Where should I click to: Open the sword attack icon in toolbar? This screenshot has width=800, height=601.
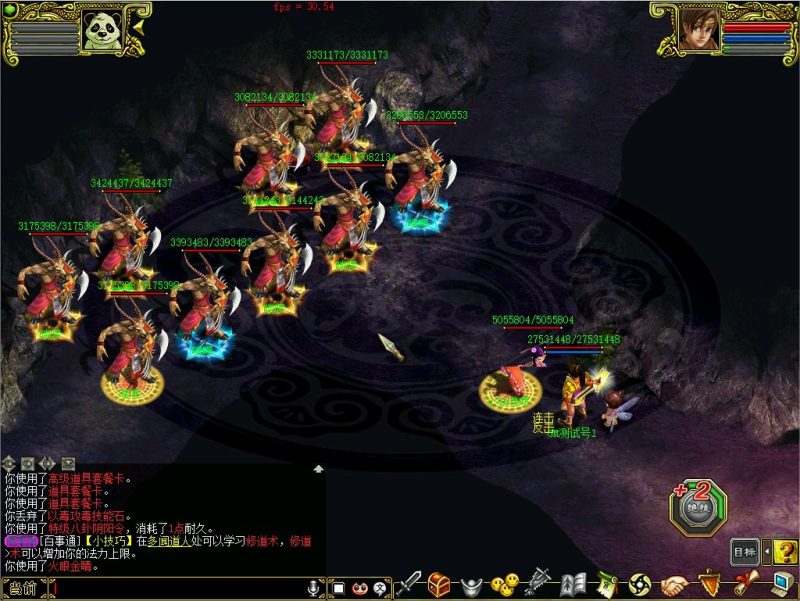(x=410, y=585)
